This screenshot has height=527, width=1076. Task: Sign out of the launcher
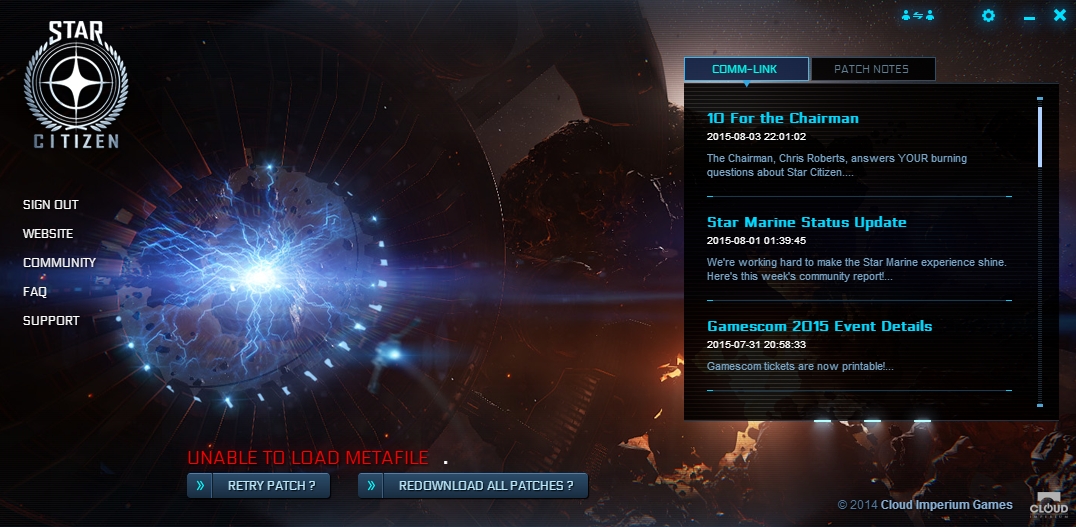pyautogui.click(x=51, y=205)
